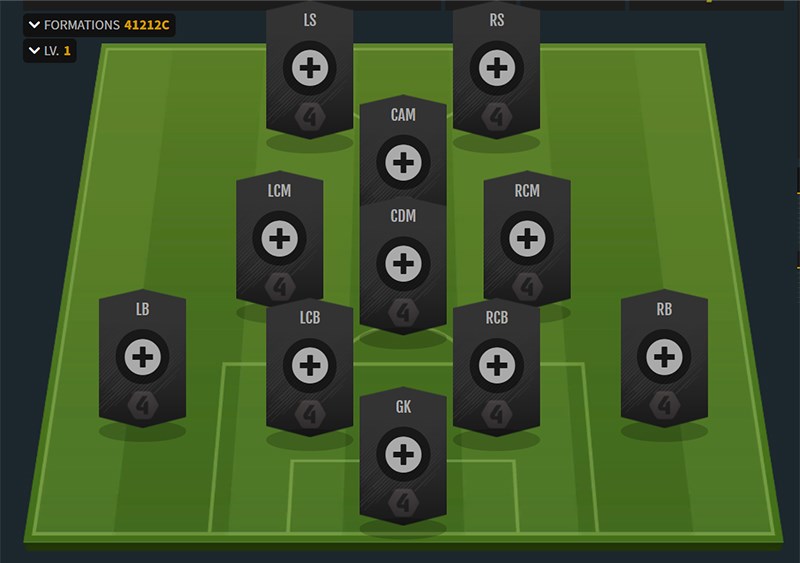Select the RCM empty player card
Screen dimensions: 800x563
click(x=526, y=238)
